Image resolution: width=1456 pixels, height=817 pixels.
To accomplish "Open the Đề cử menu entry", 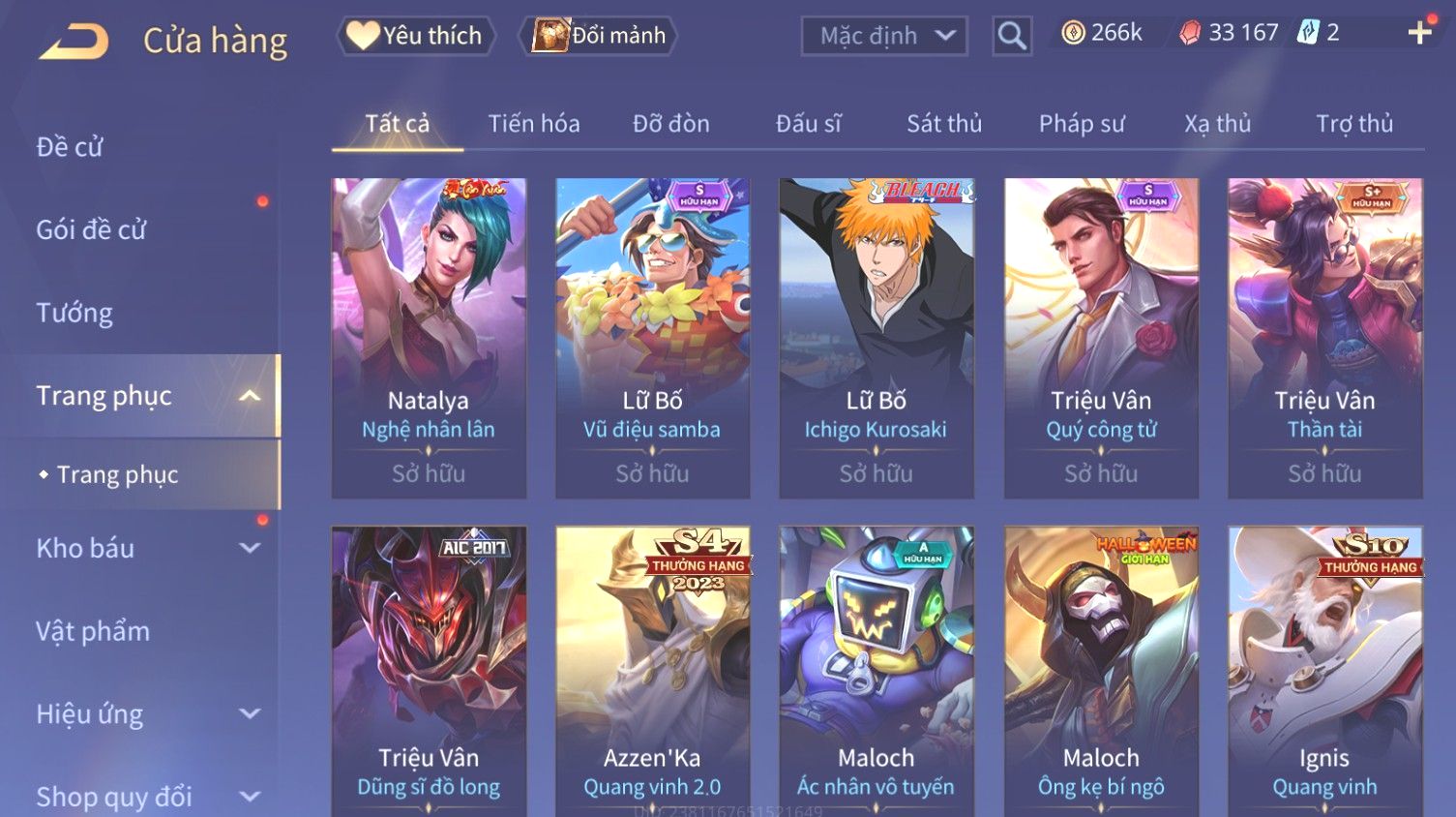I will [70, 147].
